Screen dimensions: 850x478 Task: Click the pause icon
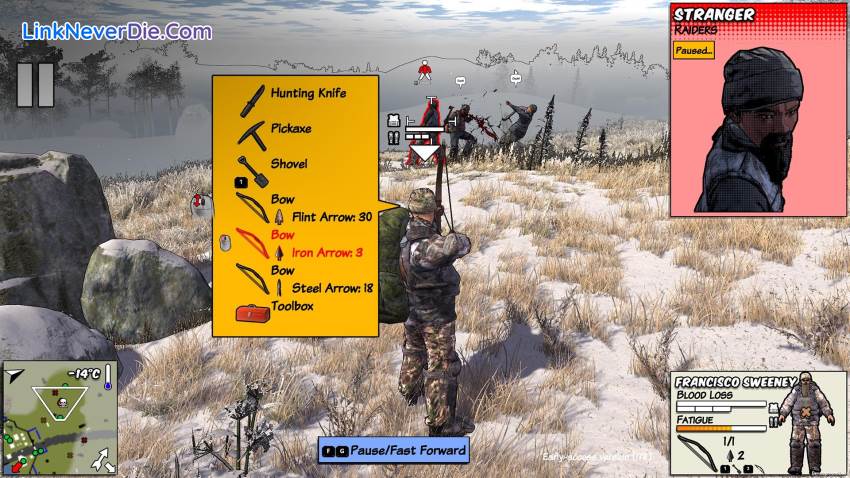(x=35, y=85)
